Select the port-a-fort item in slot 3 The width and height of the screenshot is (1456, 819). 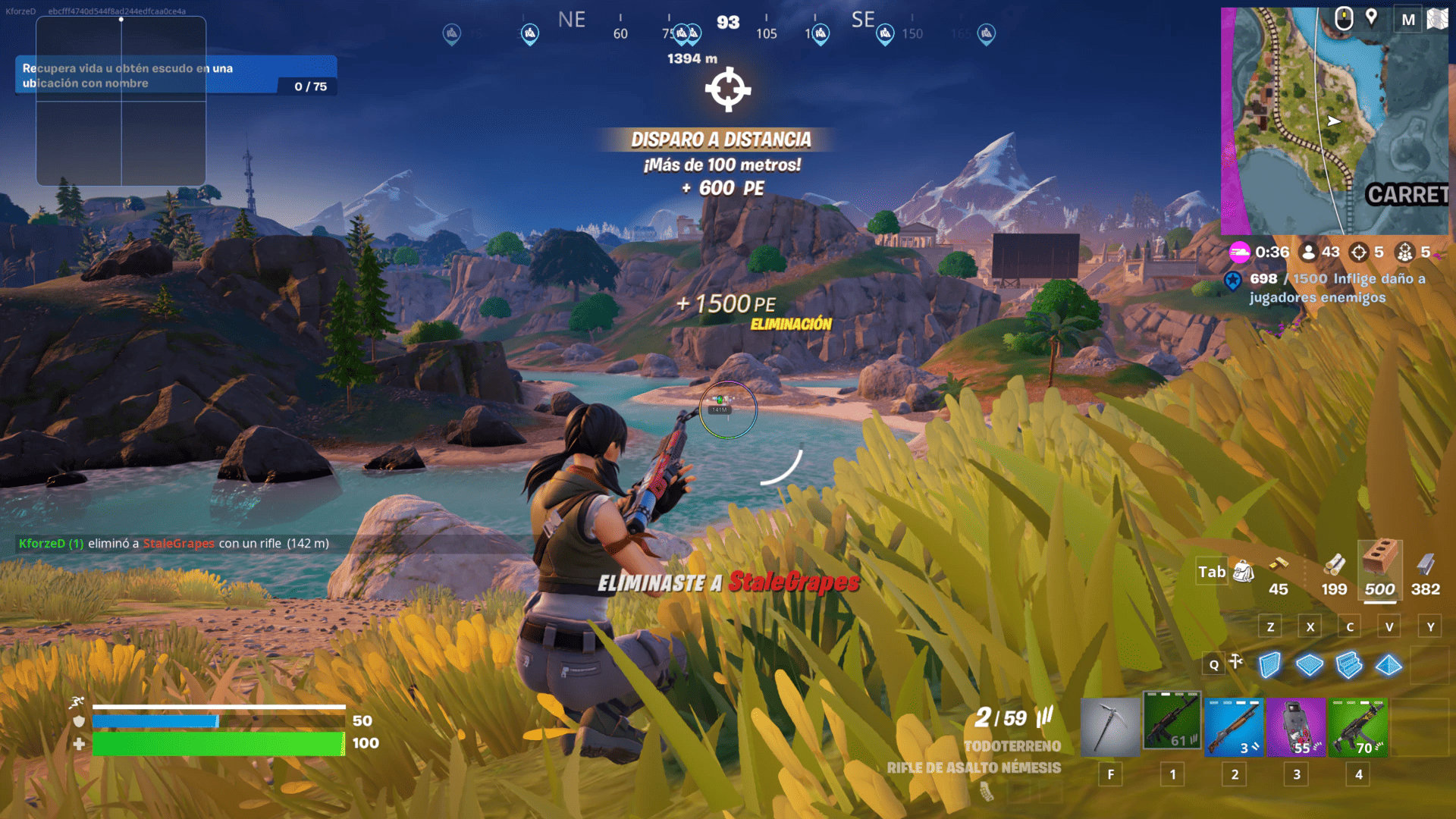[1296, 726]
